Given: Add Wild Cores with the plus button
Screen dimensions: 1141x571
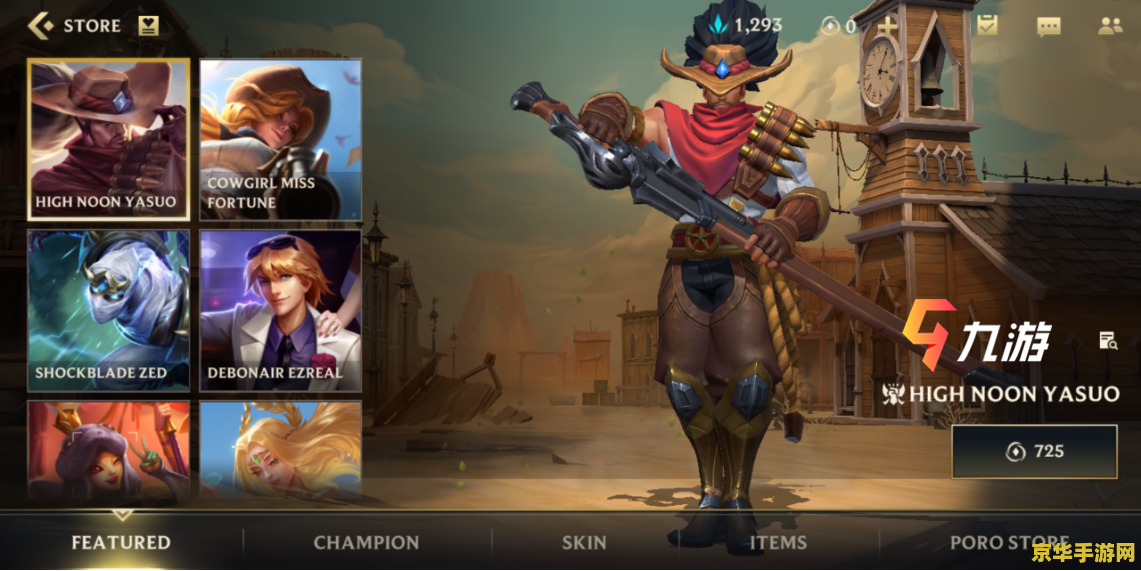Looking at the screenshot, I should click(x=887, y=26).
